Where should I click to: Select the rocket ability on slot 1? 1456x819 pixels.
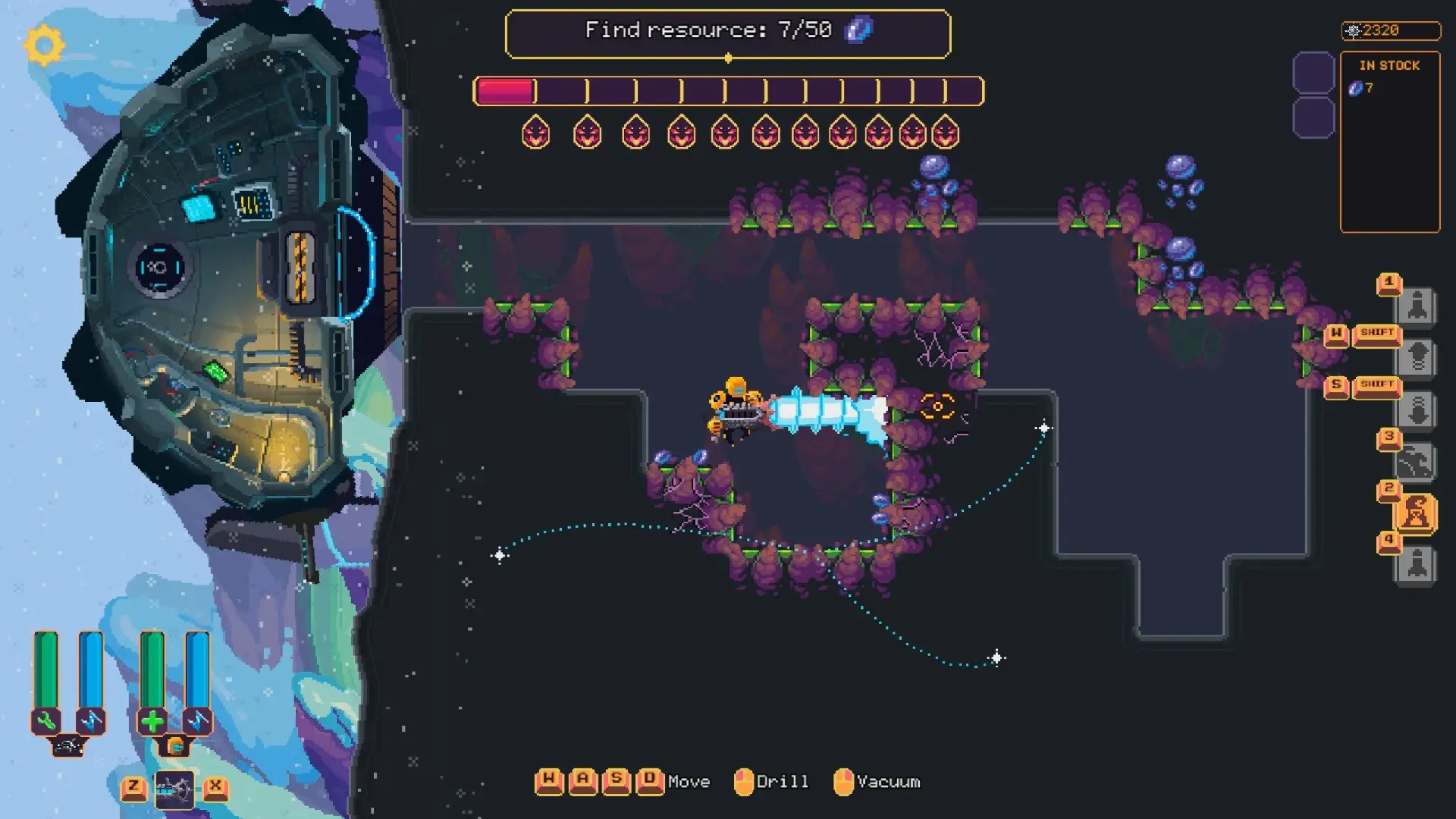[x=1417, y=306]
